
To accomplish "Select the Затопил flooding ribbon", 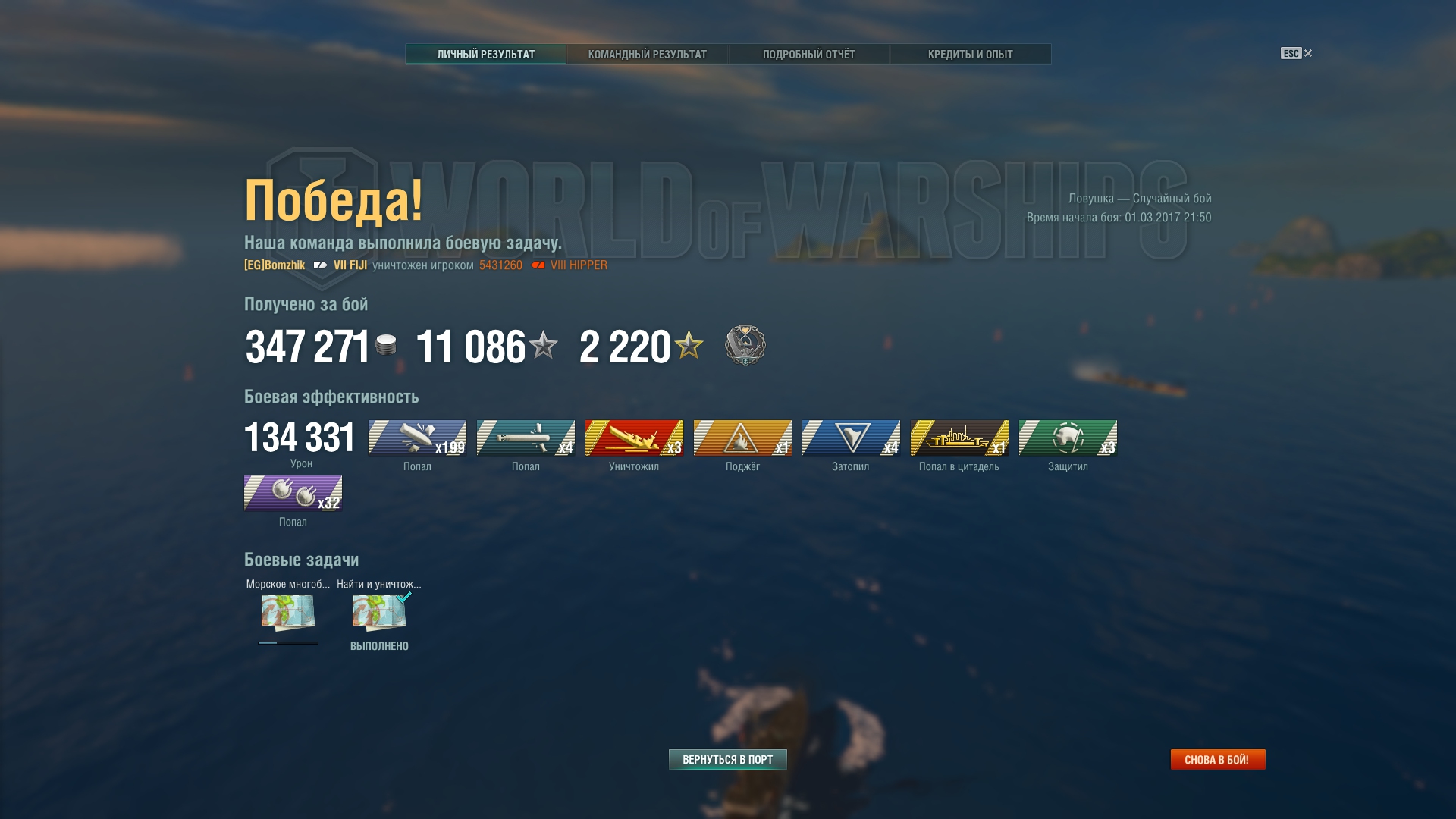I will [851, 438].
